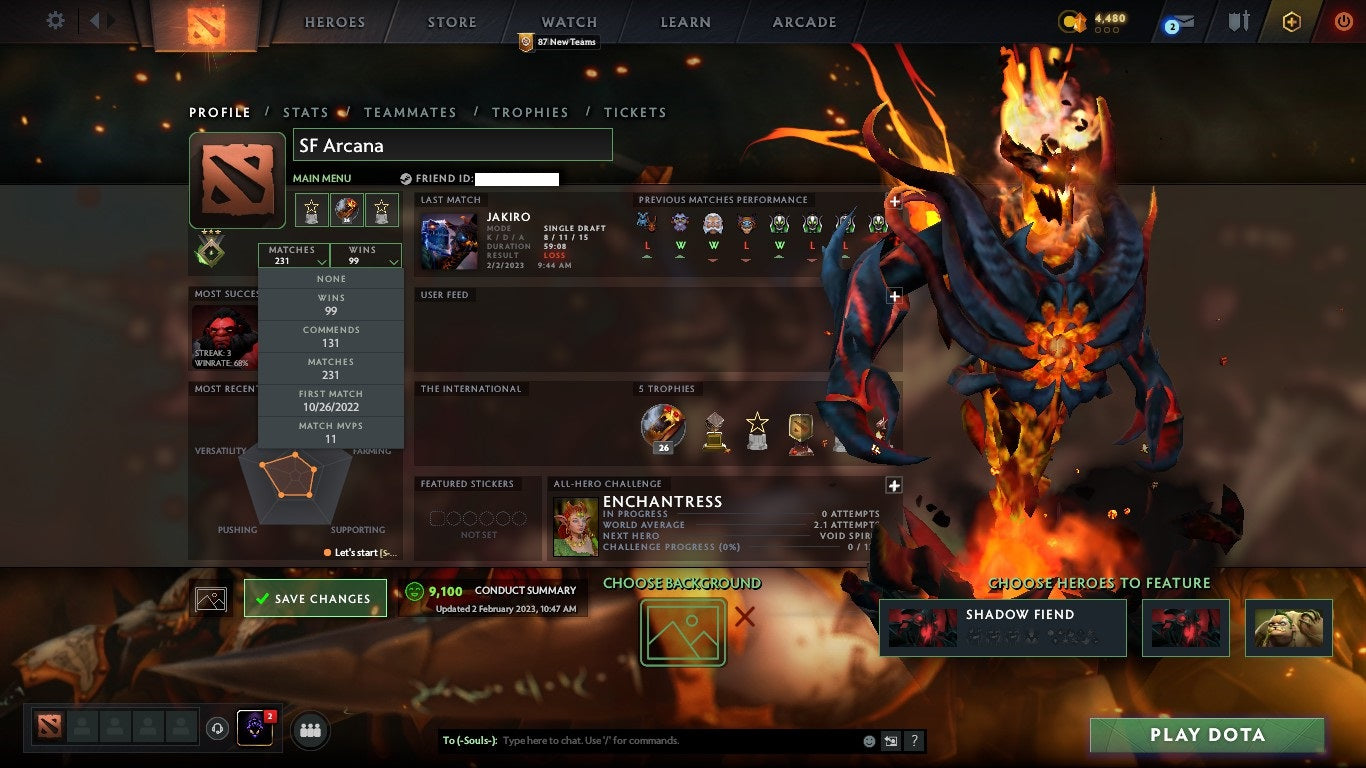This screenshot has width=1366, height=768.
Task: Click the Play Dota button
Action: [1207, 735]
